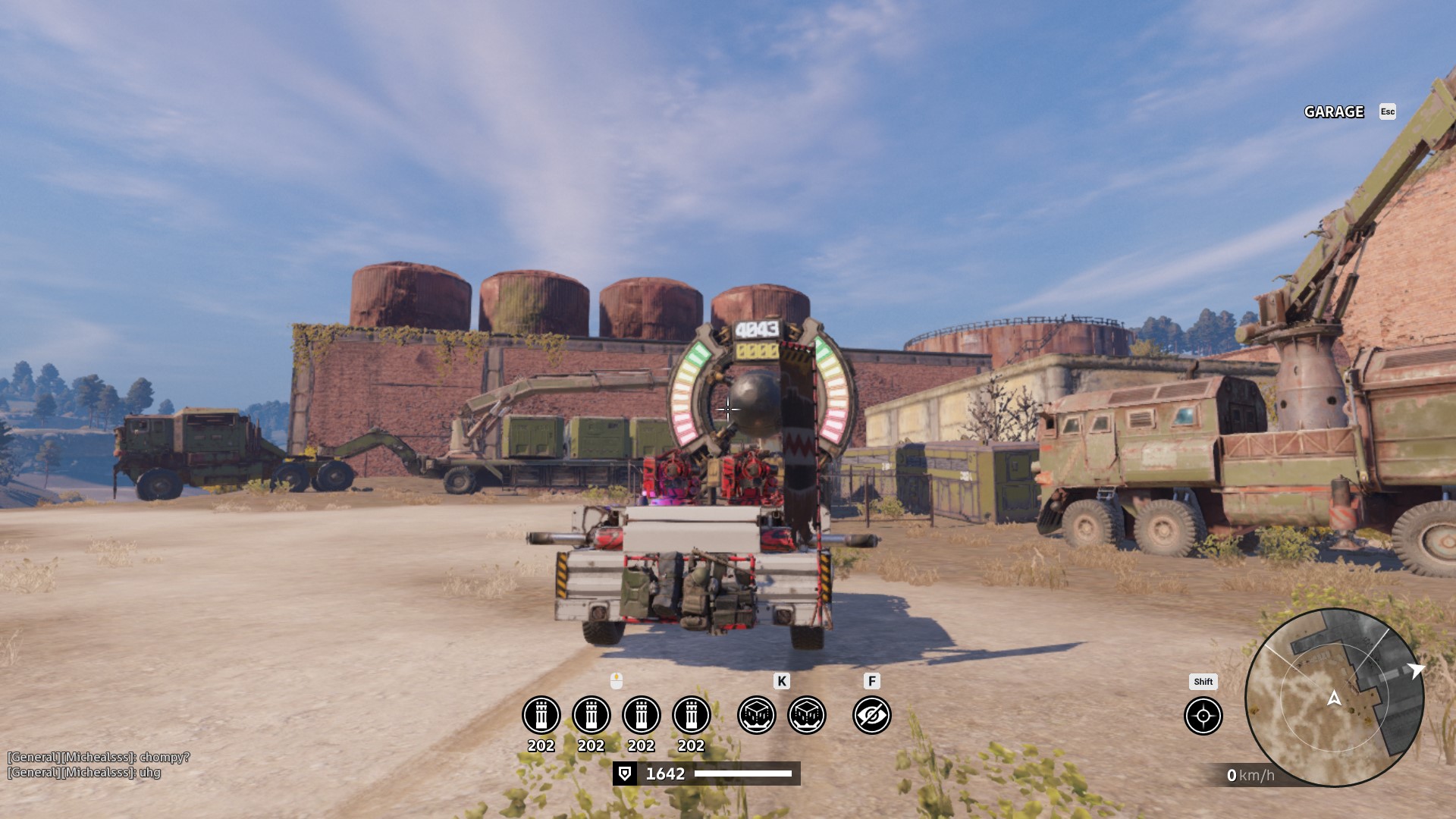Open the circular minimap
This screenshot has width=1456, height=819.
click(1334, 698)
